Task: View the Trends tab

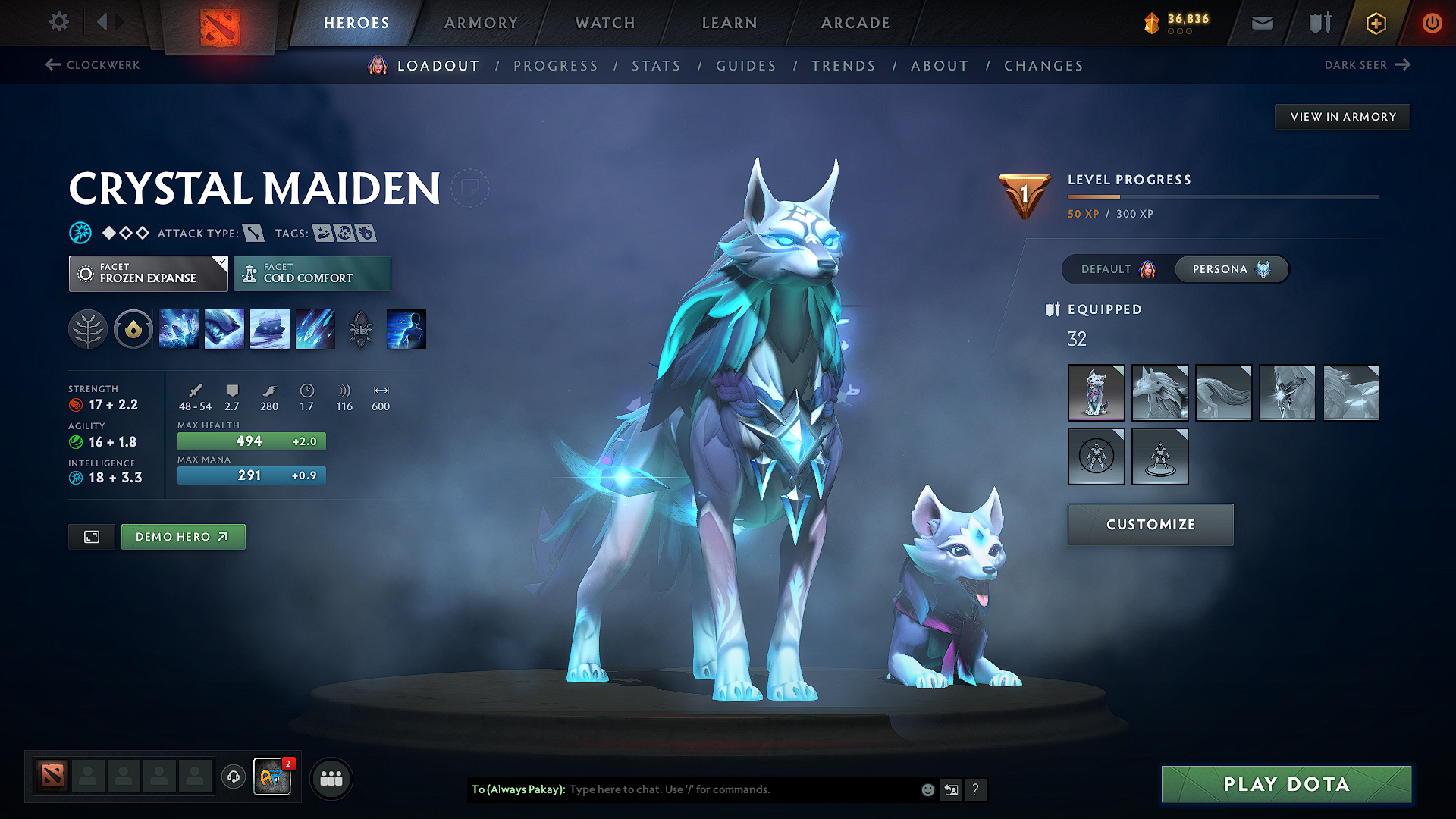Action: [x=843, y=66]
